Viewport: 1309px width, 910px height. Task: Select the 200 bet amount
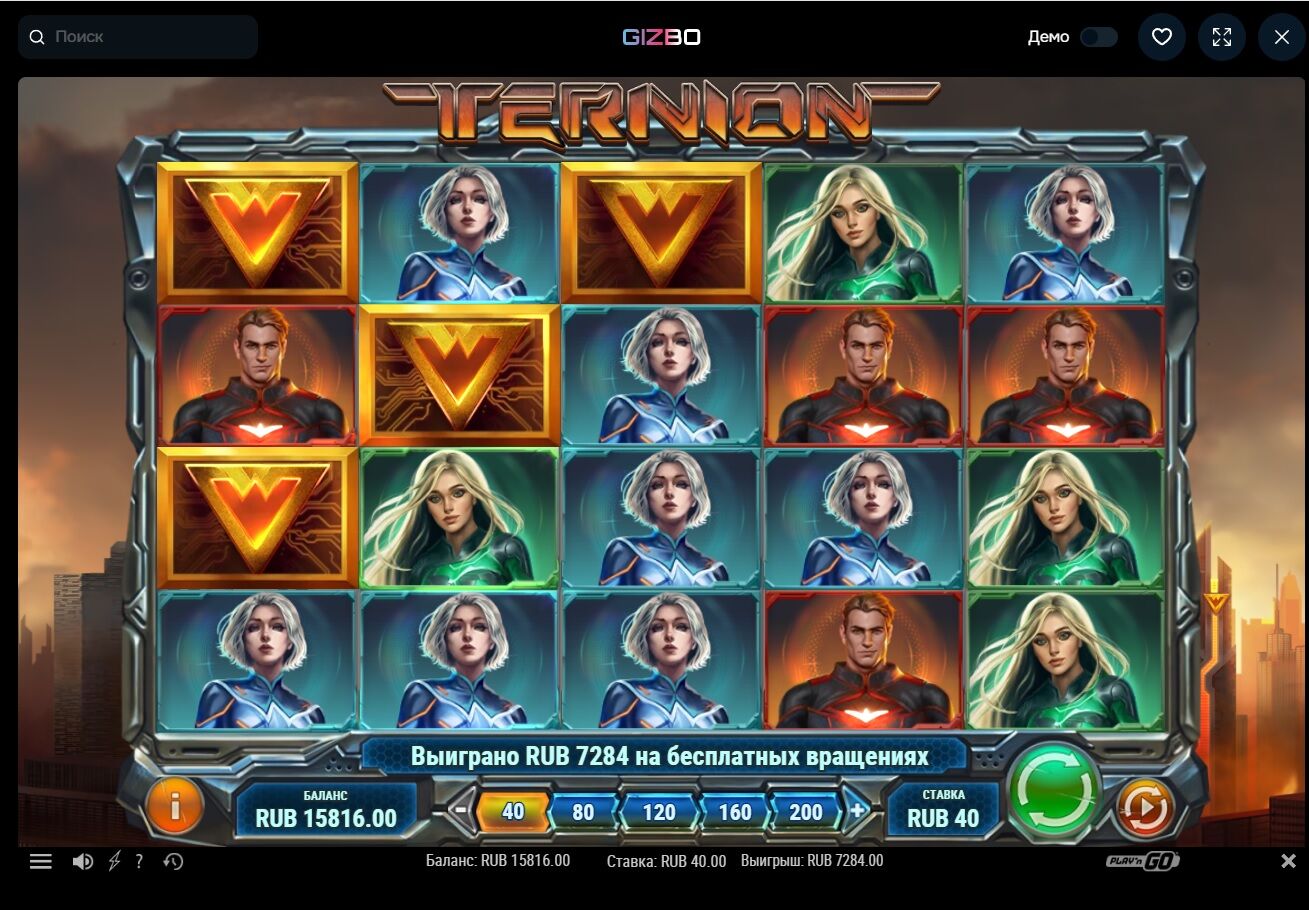coord(805,811)
